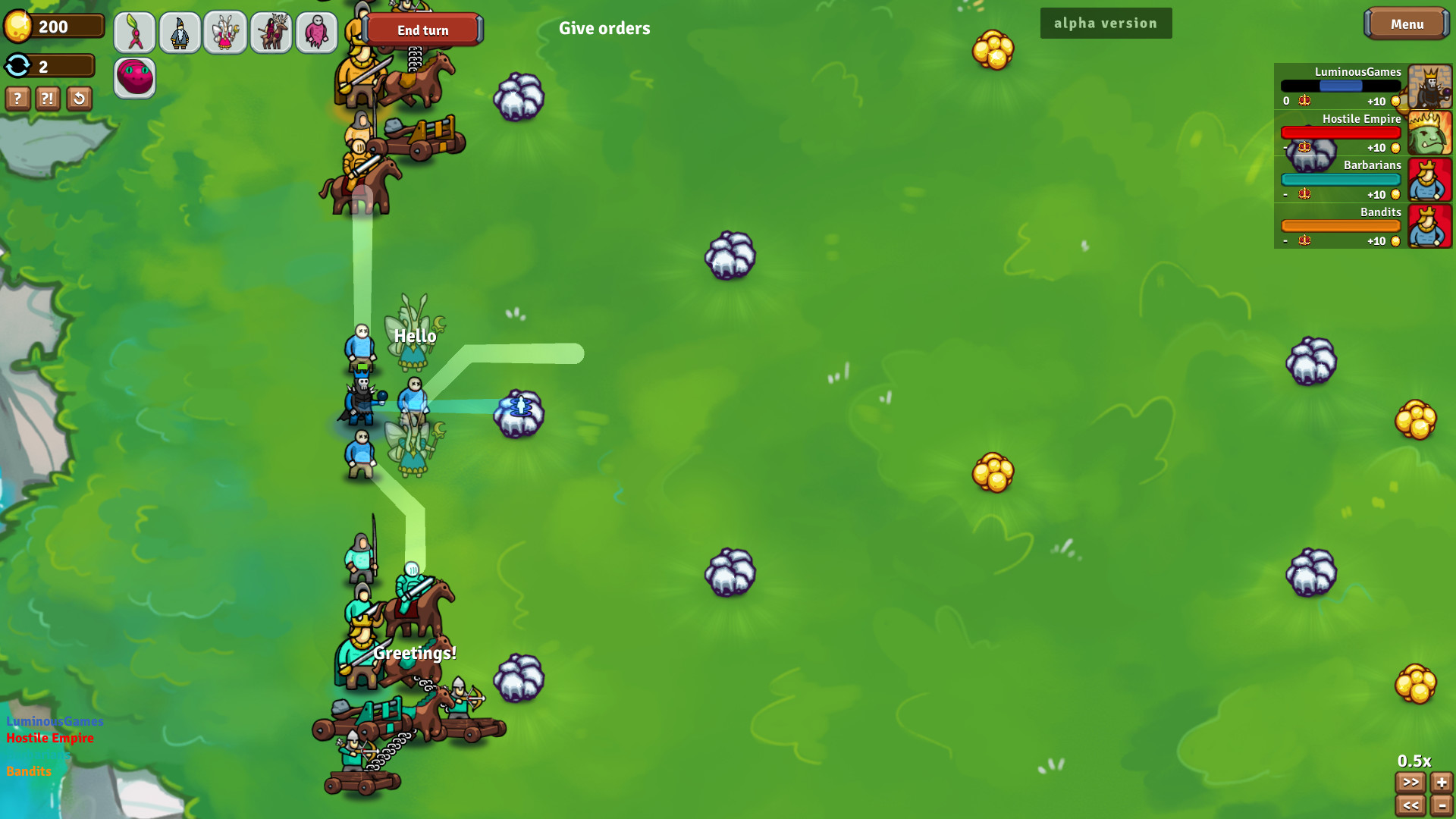This screenshot has width=1456, height=819.
Task: Click the rewind speed button
Action: click(1410, 806)
